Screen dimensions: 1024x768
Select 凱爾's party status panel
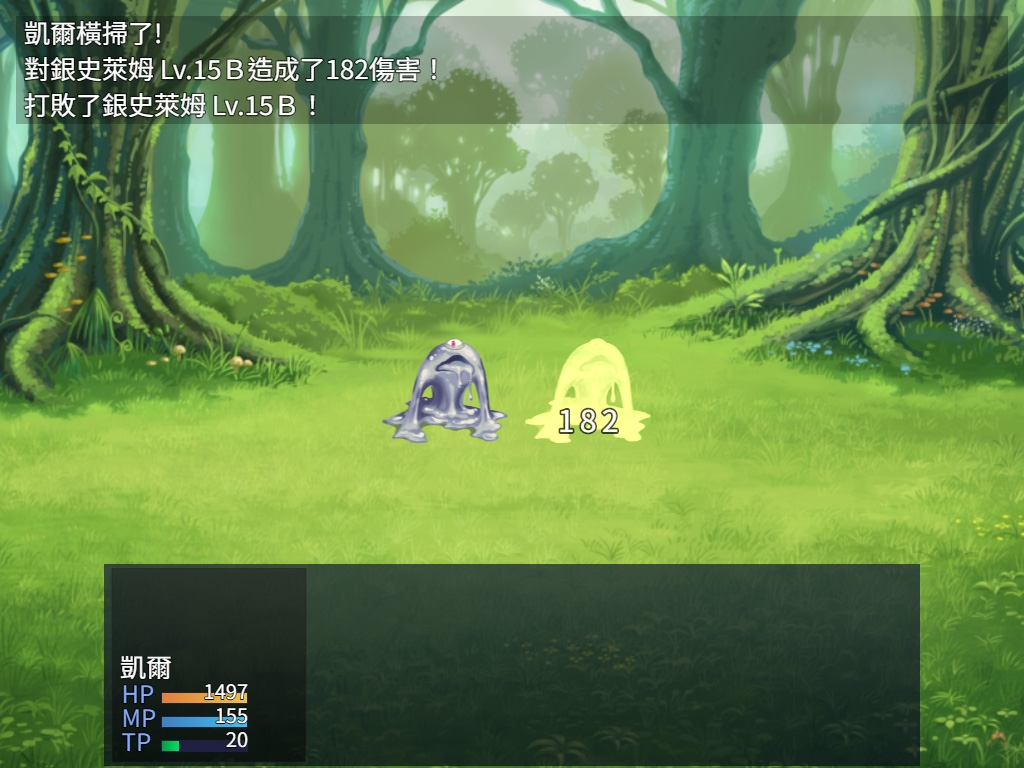point(208,665)
